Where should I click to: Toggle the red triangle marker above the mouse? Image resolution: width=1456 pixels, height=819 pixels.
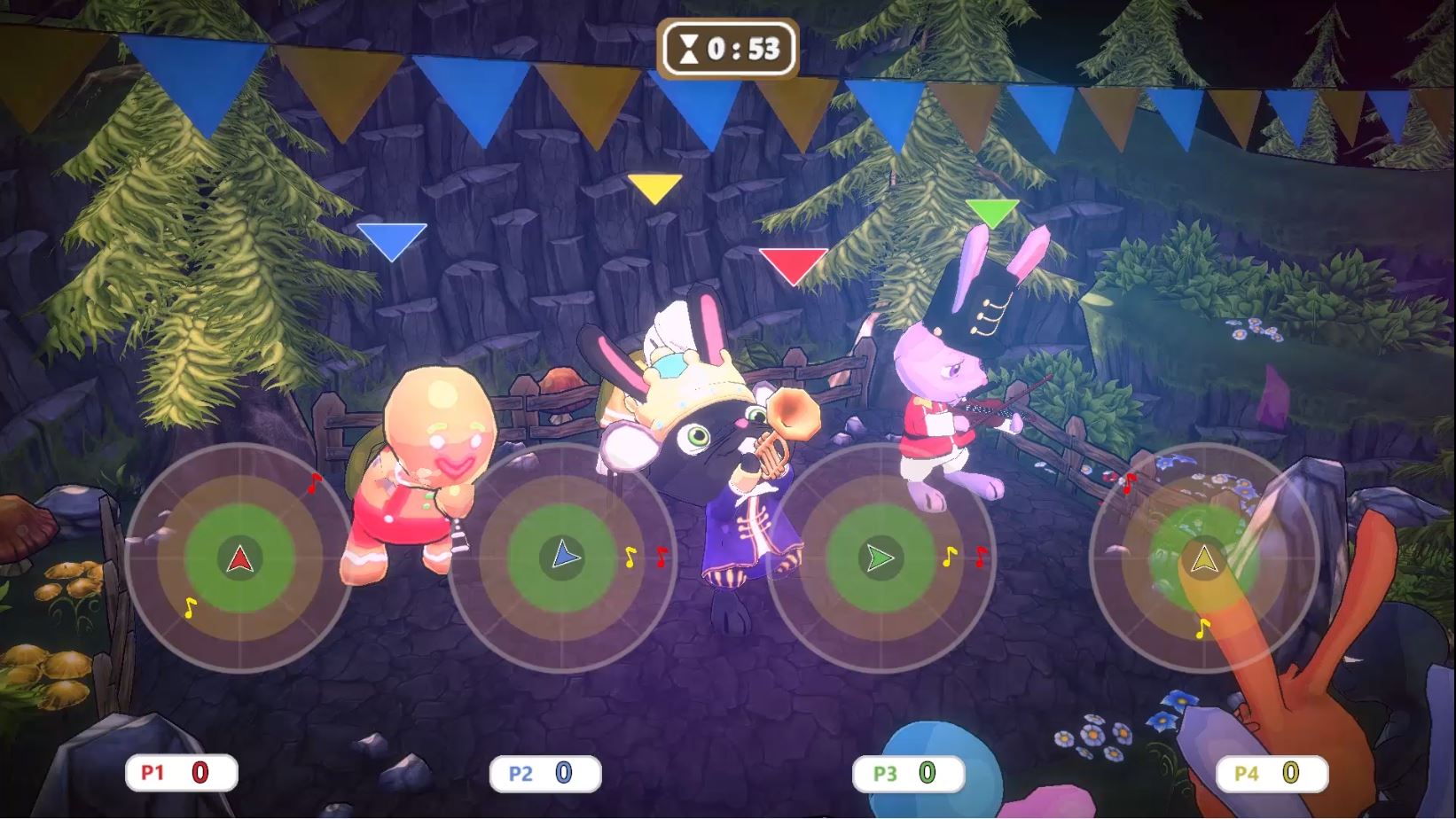tap(793, 263)
